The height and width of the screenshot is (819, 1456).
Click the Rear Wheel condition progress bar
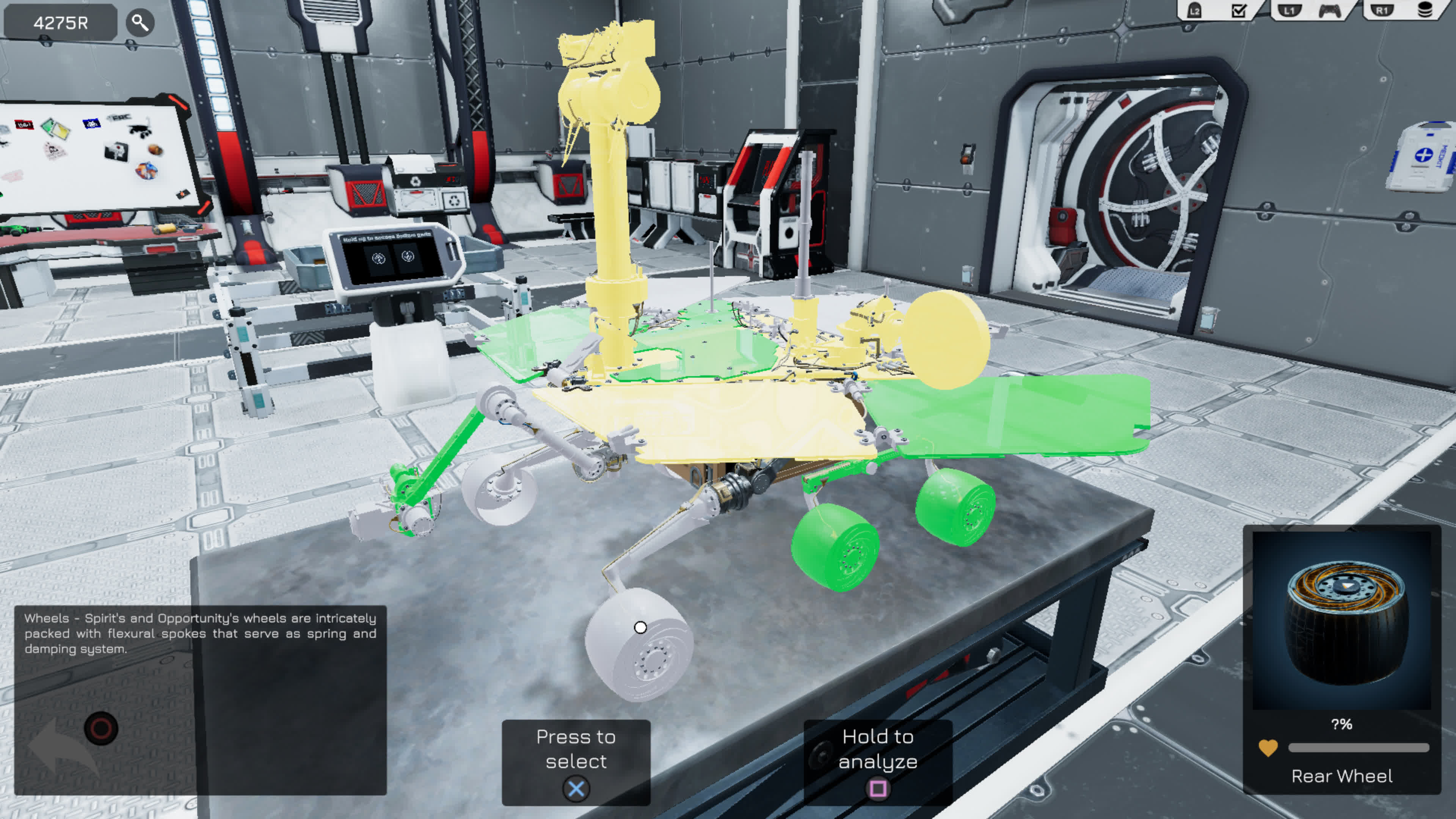click(x=1354, y=747)
